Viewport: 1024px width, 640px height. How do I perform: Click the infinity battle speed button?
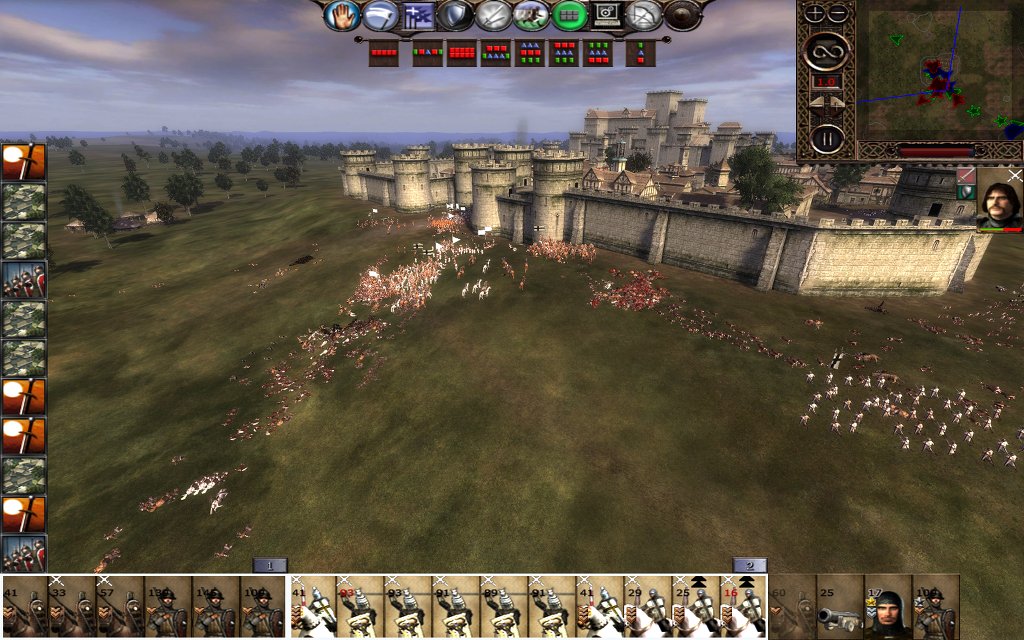click(x=827, y=49)
